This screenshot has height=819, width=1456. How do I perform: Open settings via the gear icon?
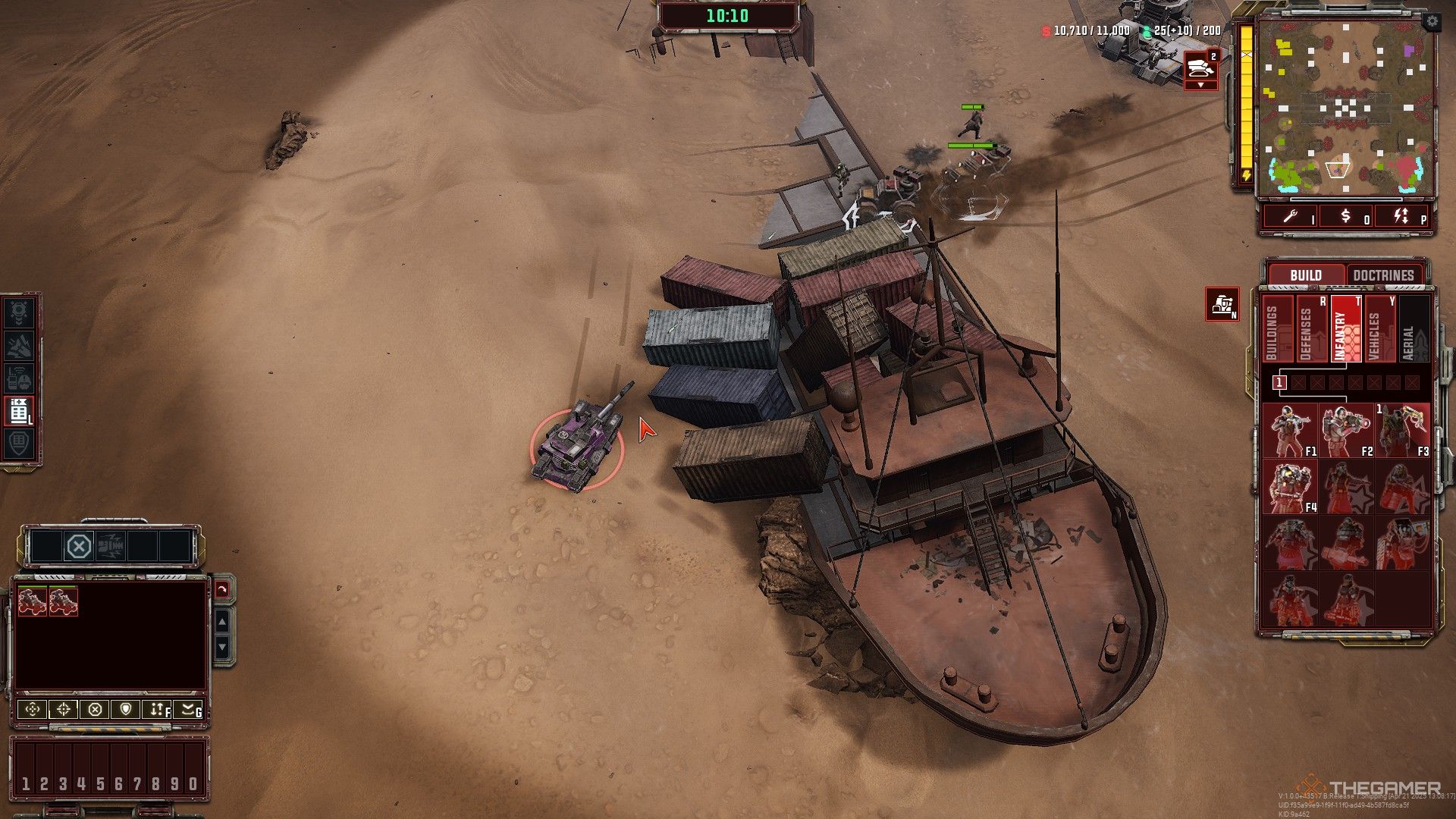click(x=1431, y=23)
